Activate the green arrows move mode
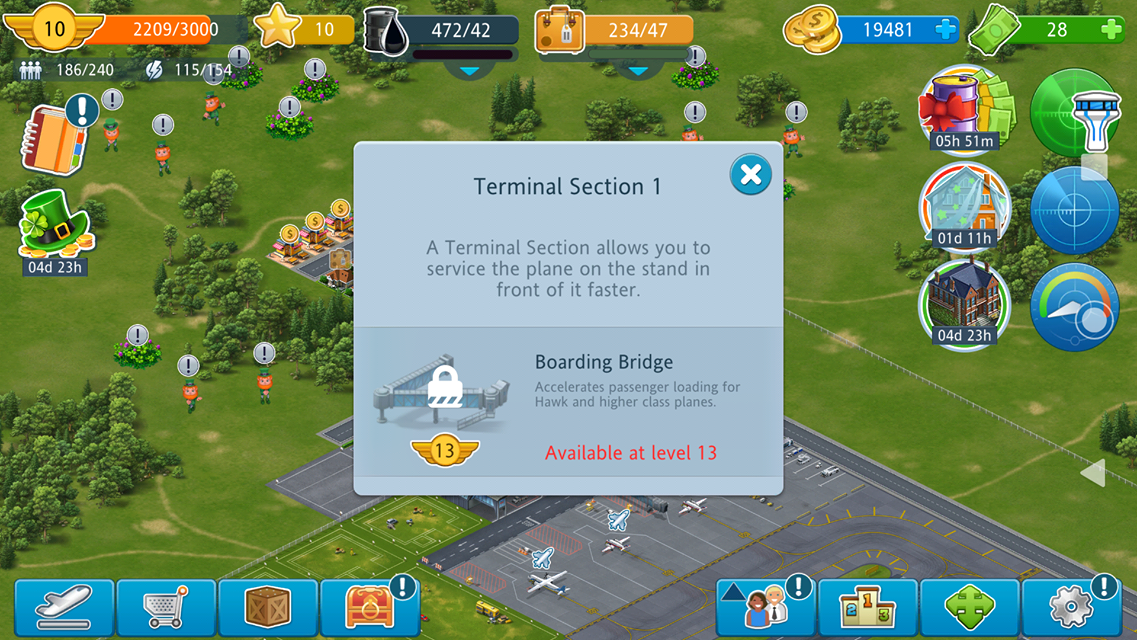The width and height of the screenshot is (1137, 640). tap(969, 607)
